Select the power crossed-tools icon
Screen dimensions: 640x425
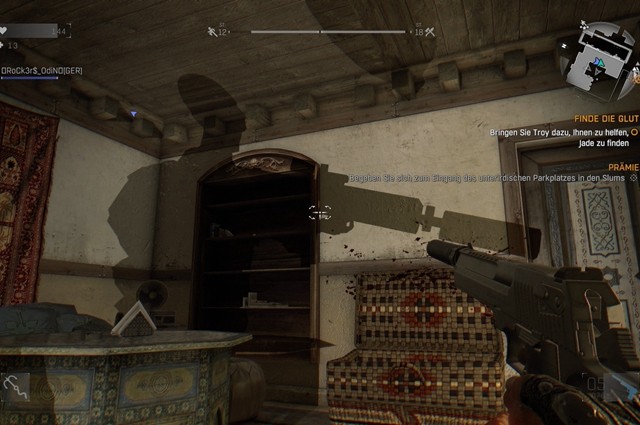point(430,32)
